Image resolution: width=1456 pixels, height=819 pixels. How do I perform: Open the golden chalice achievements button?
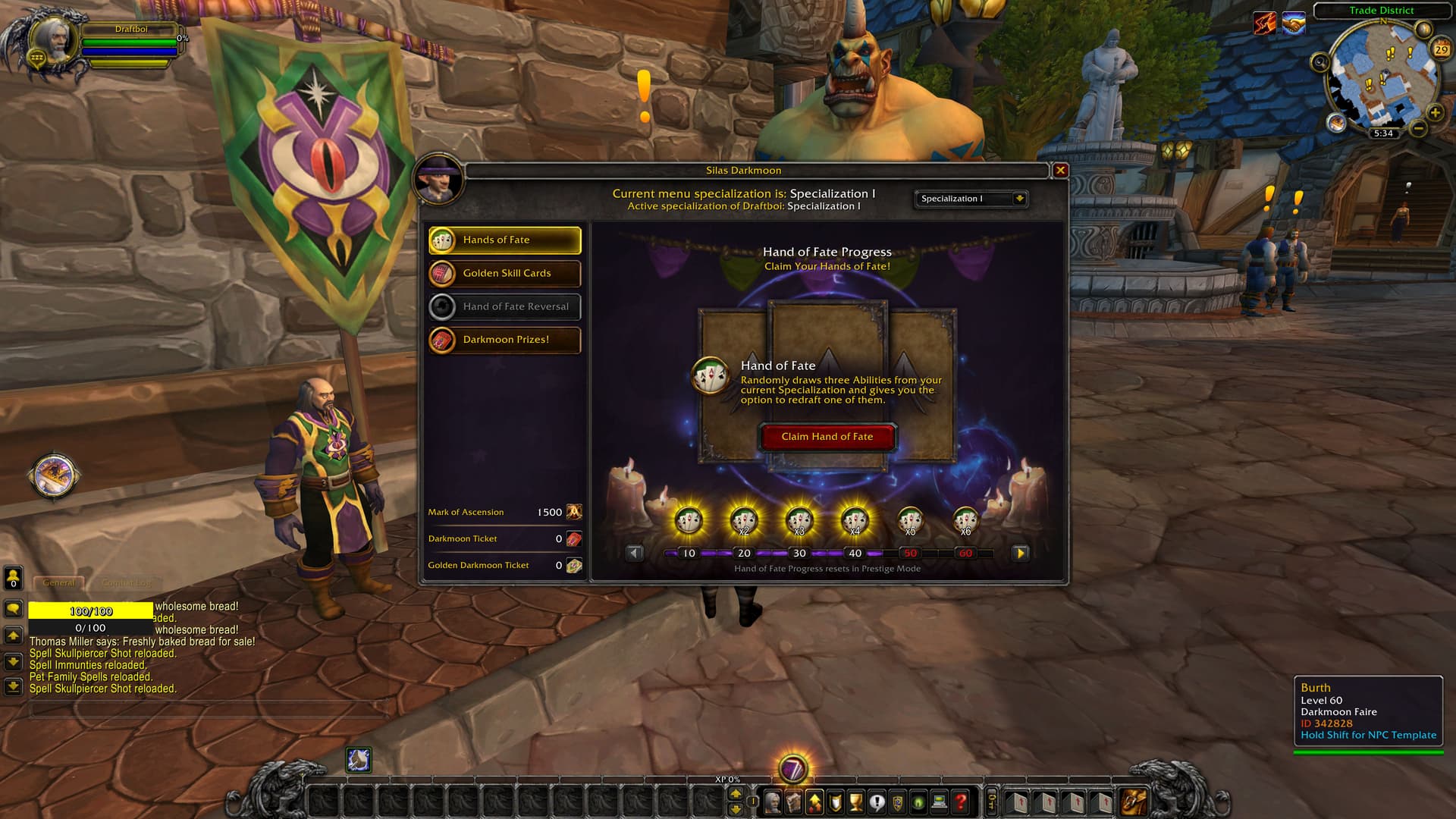pos(856,802)
